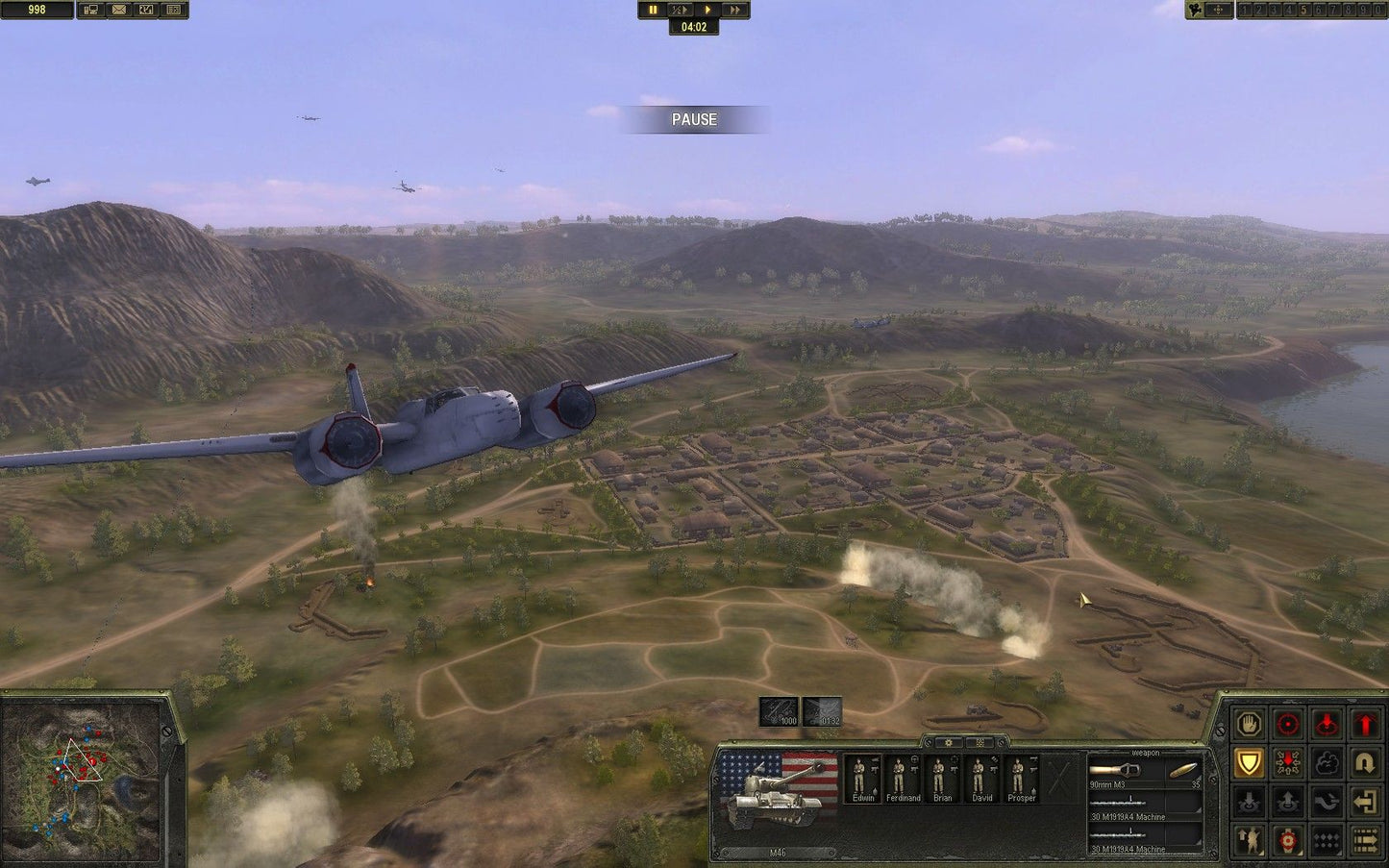Image resolution: width=1389 pixels, height=868 pixels.
Task: Switch to the grid tab above crew portraits
Action: pos(980,742)
